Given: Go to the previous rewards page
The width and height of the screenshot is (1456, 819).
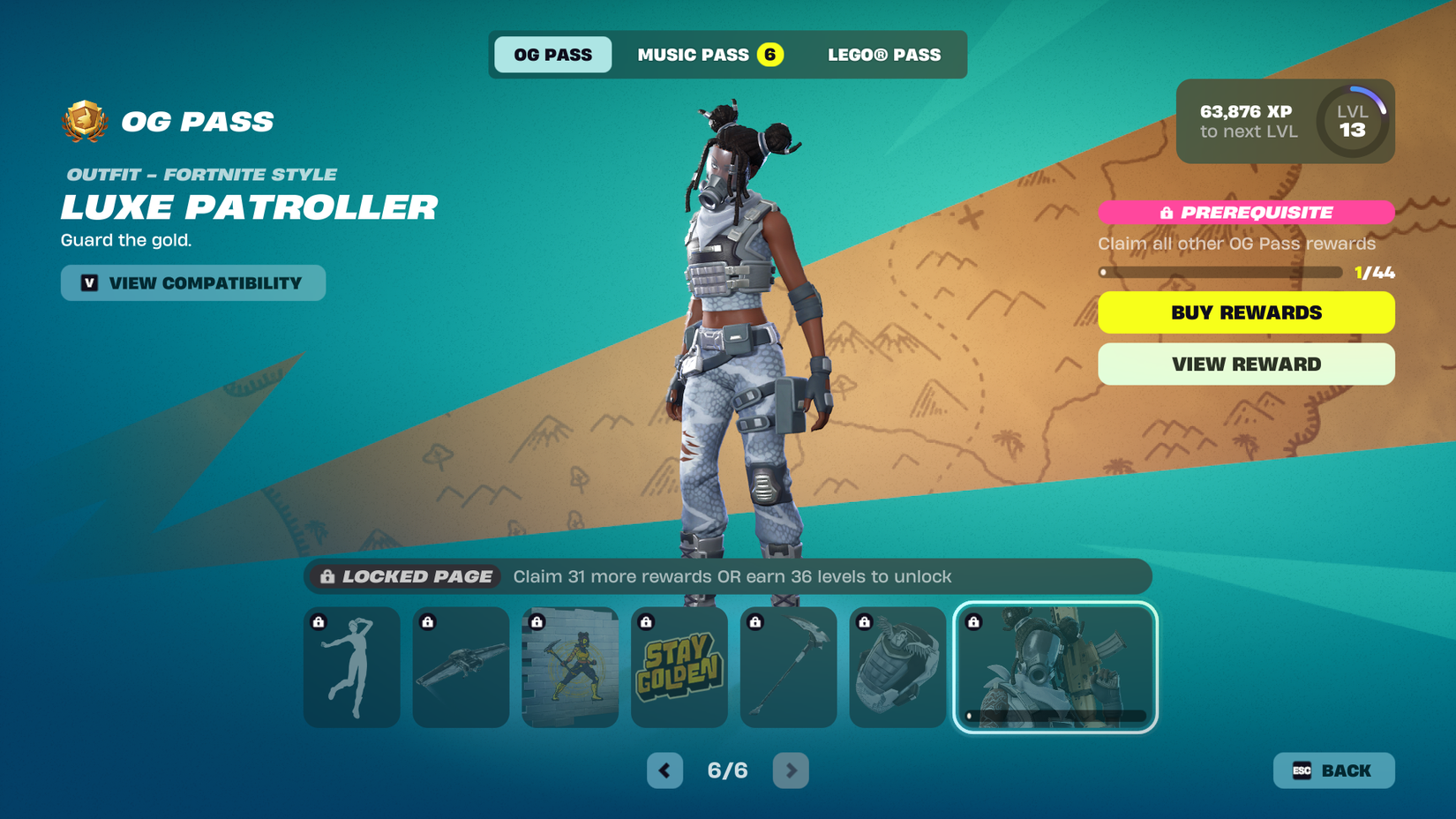Looking at the screenshot, I should point(664,770).
